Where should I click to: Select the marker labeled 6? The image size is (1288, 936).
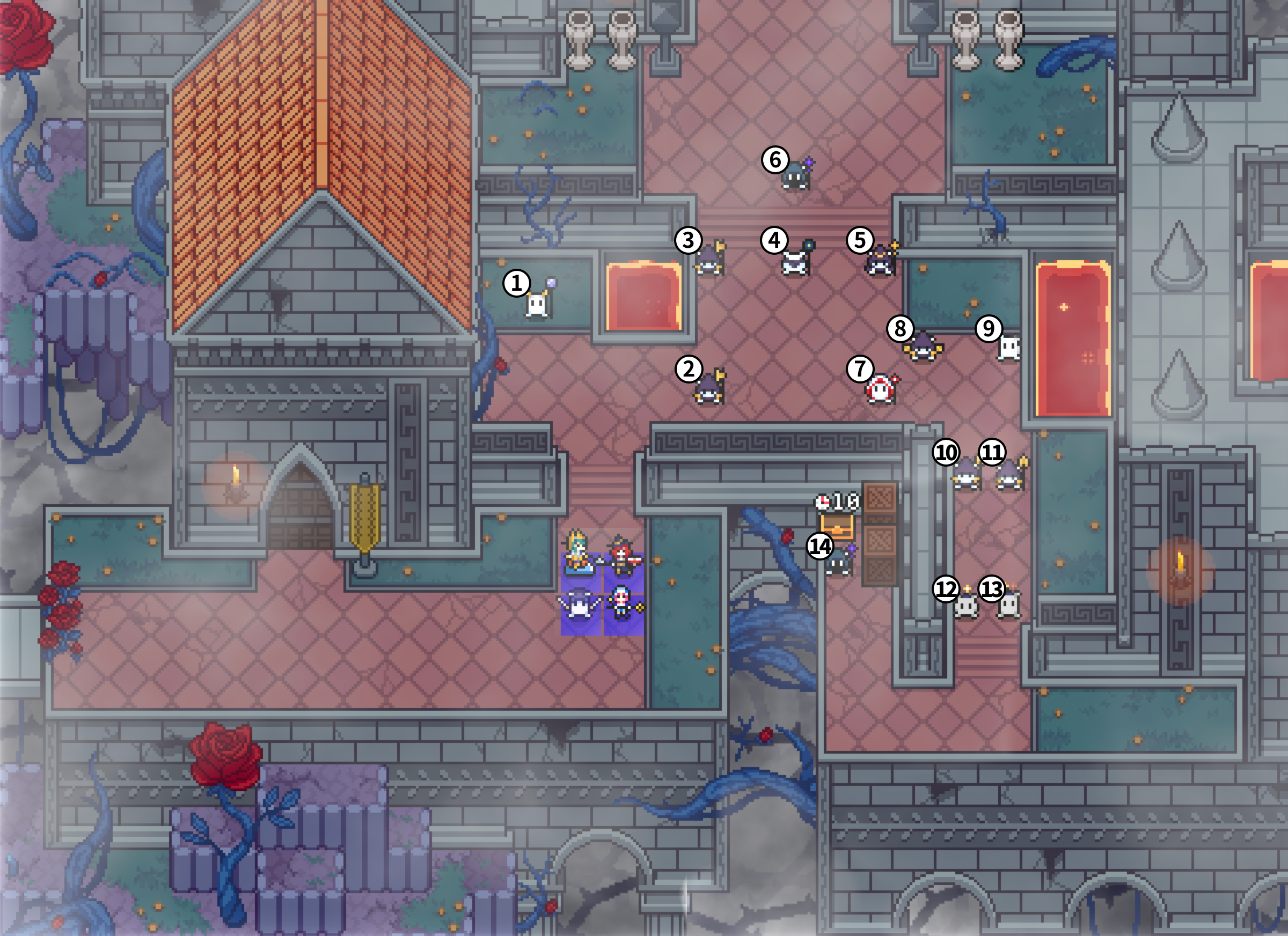coord(775,159)
